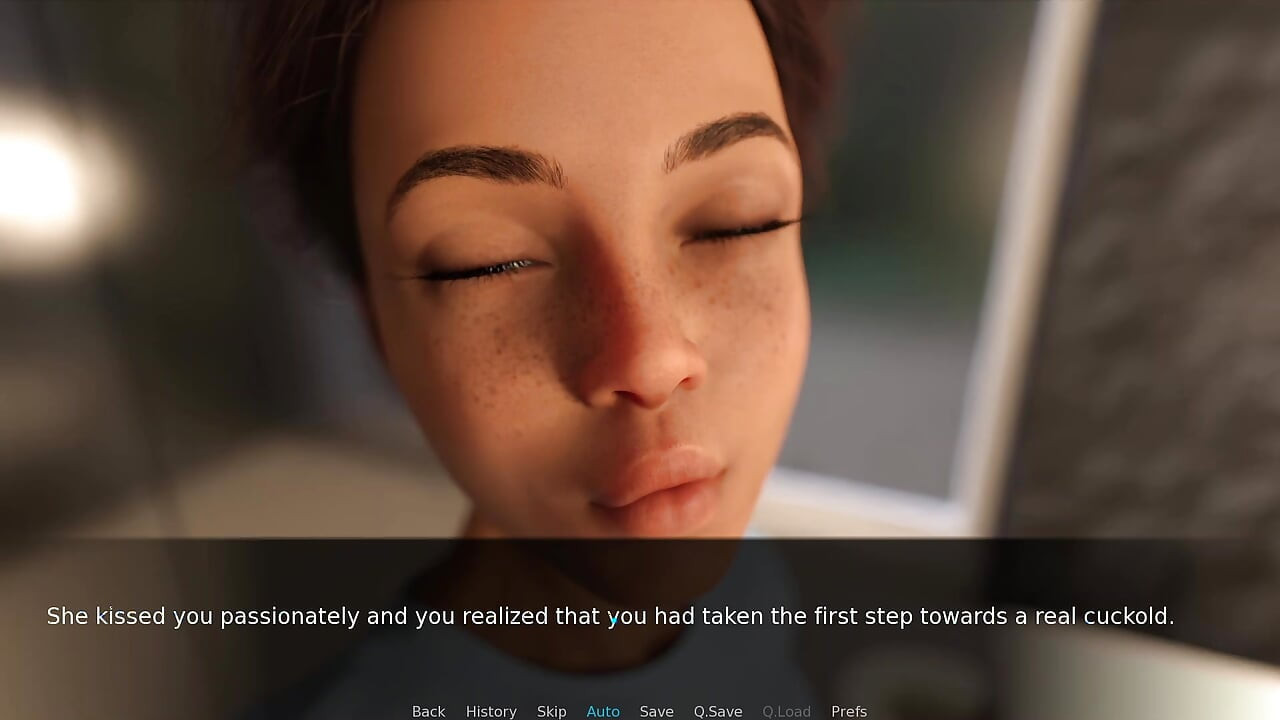Select History from the quick menu
This screenshot has width=1280, height=720.
click(x=491, y=710)
